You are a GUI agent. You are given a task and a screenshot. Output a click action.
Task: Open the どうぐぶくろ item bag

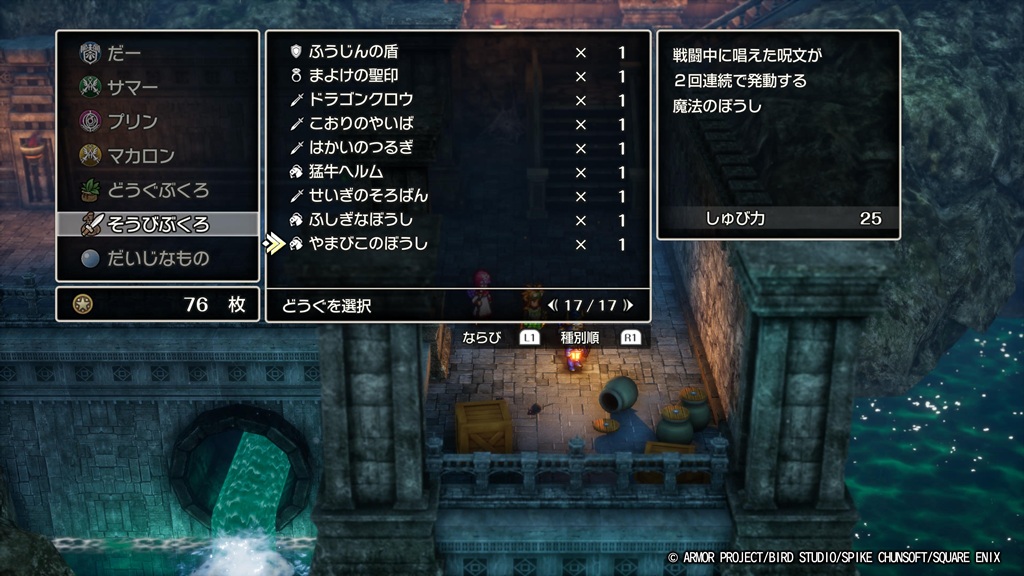pyautogui.click(x=157, y=189)
